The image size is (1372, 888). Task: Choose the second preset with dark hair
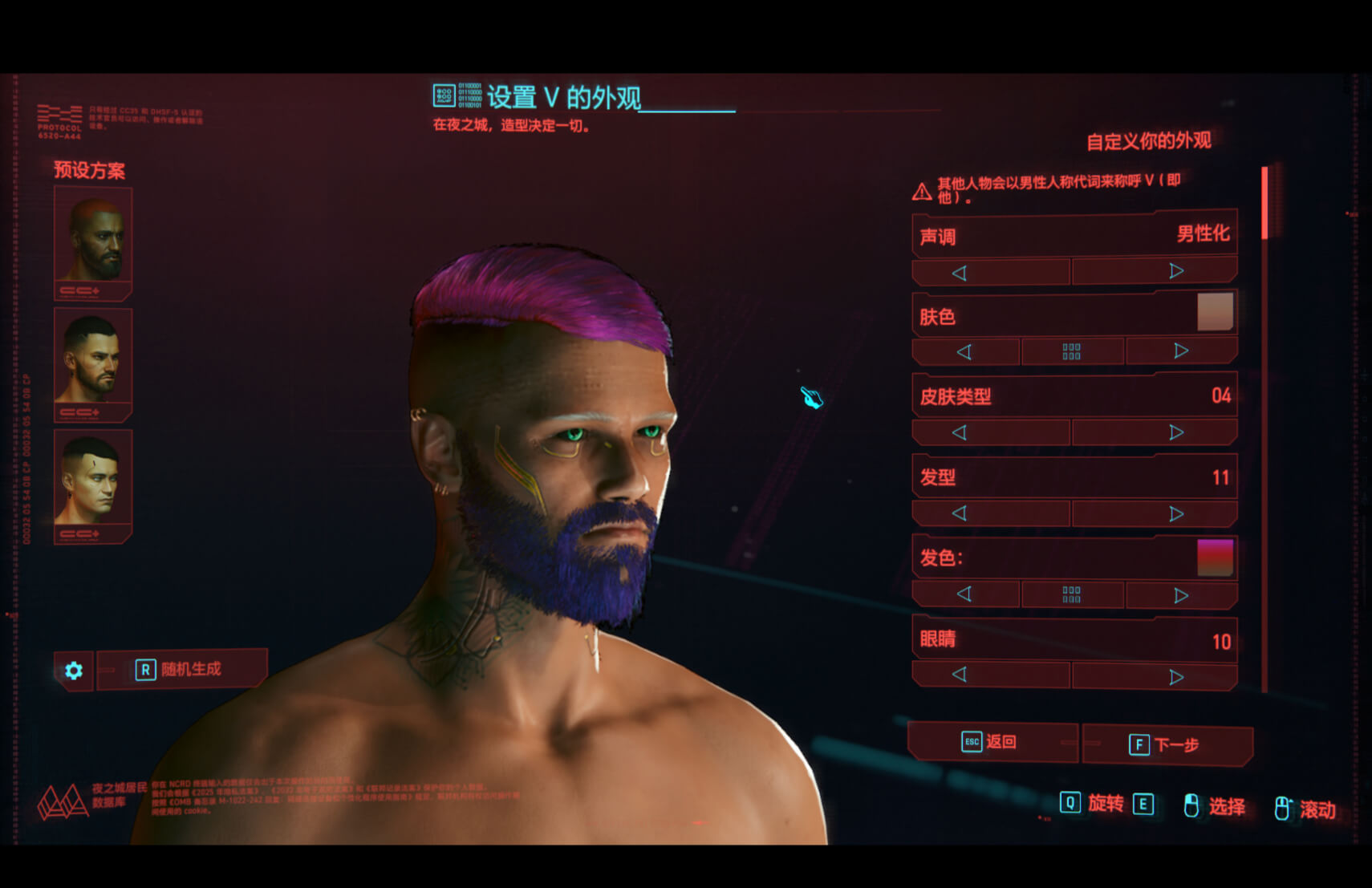coord(93,361)
